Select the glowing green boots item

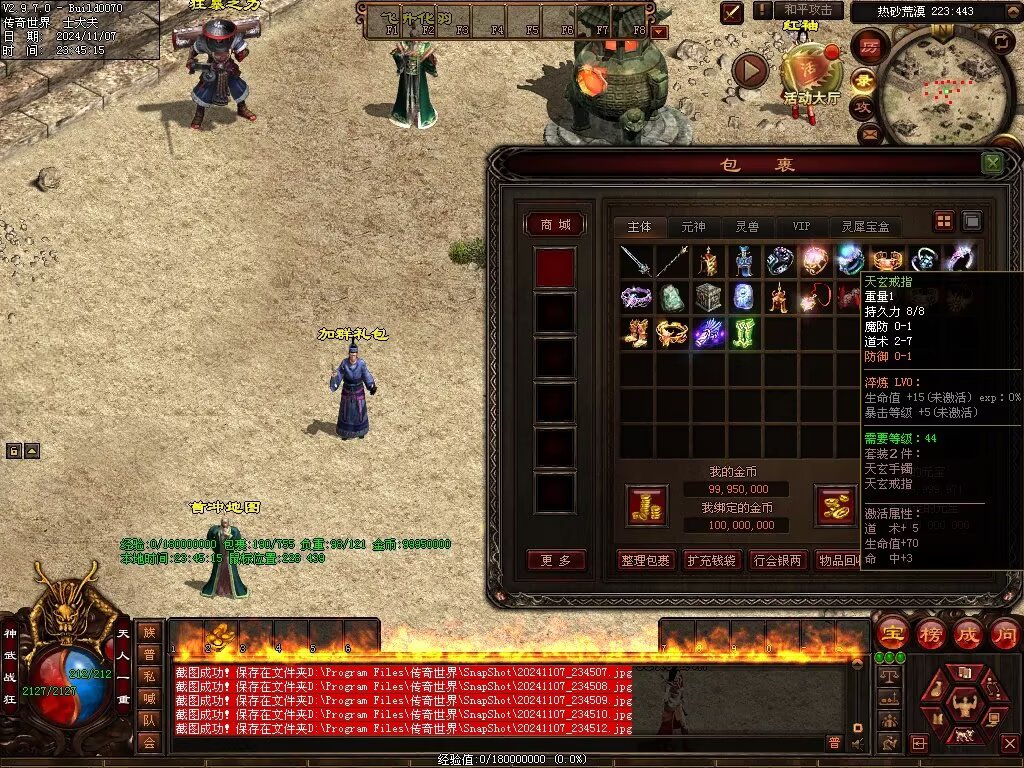tap(744, 333)
